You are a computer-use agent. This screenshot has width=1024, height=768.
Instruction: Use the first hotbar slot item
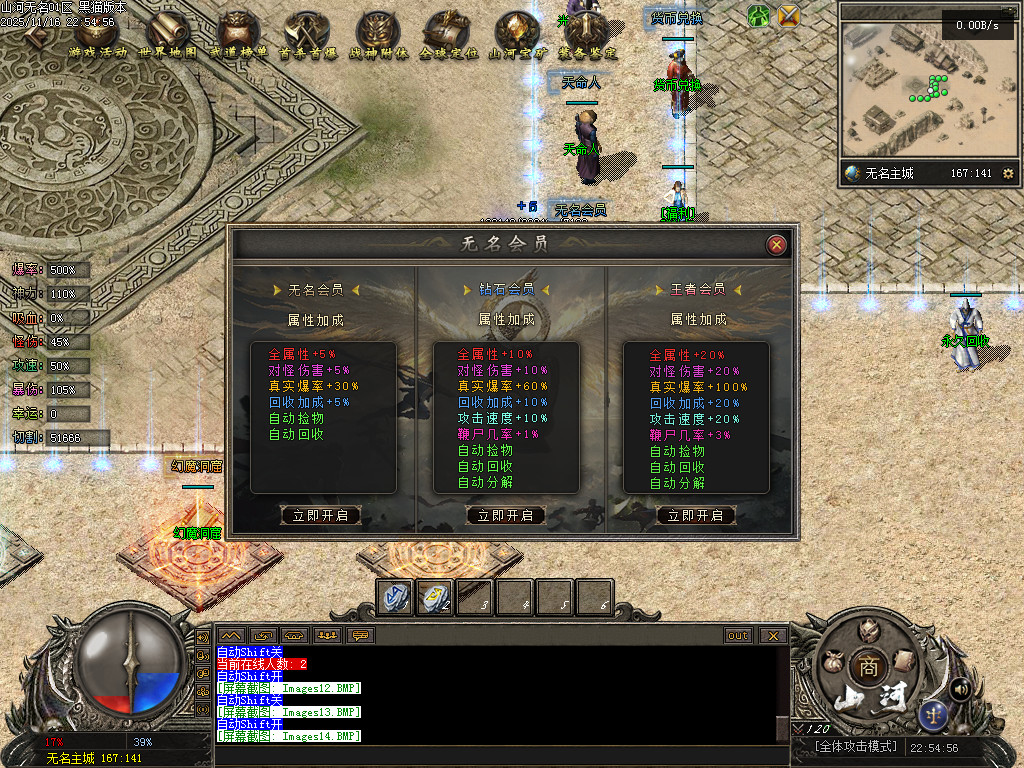click(395, 597)
